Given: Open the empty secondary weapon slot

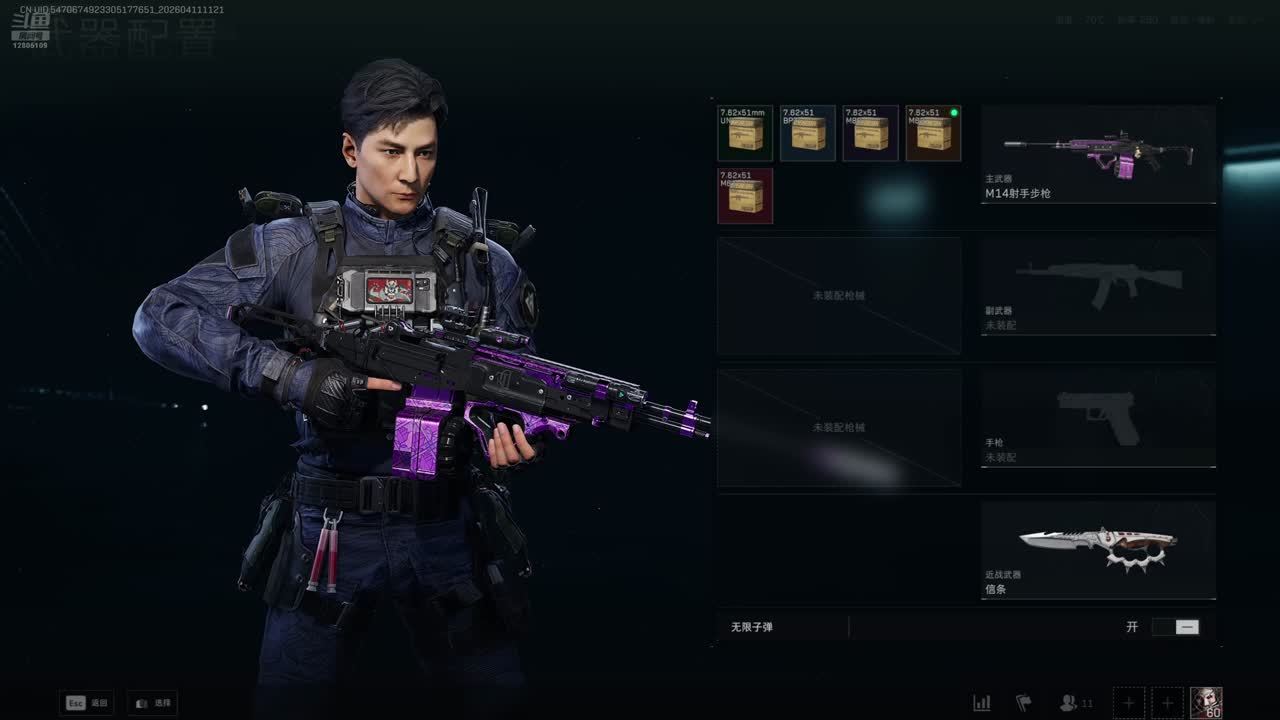Looking at the screenshot, I should click(1098, 285).
